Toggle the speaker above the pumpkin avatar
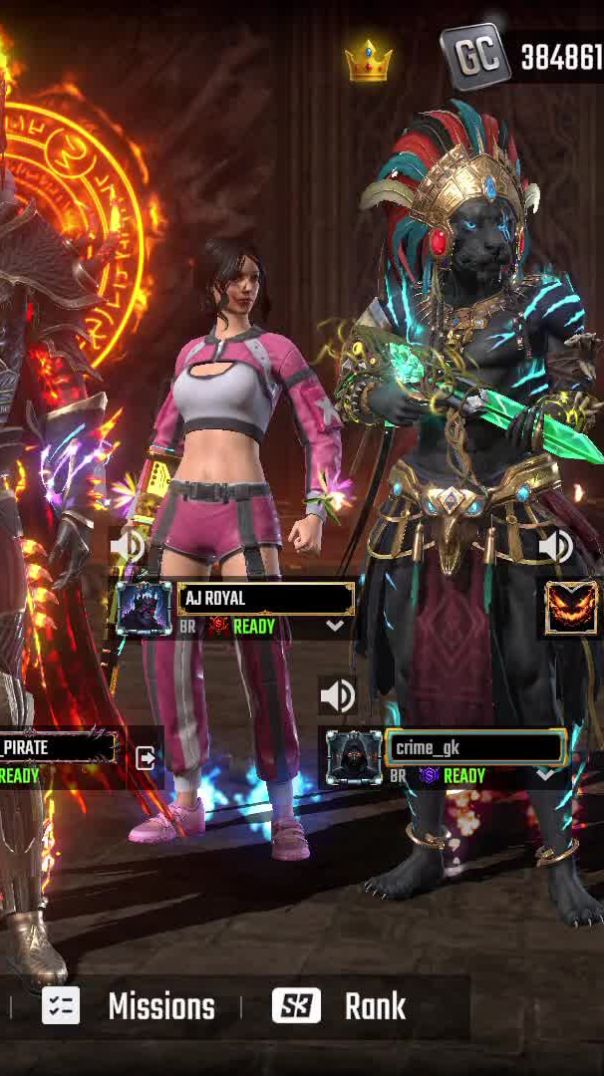The image size is (604, 1076). pos(555,546)
